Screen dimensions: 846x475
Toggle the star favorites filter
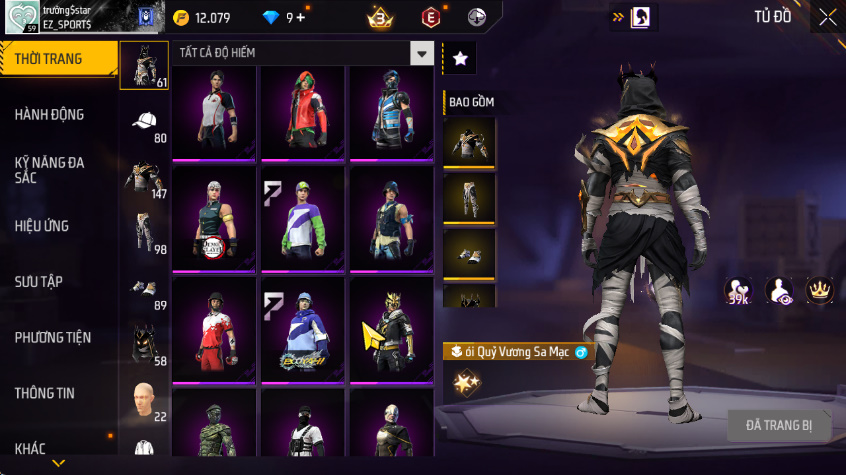460,59
